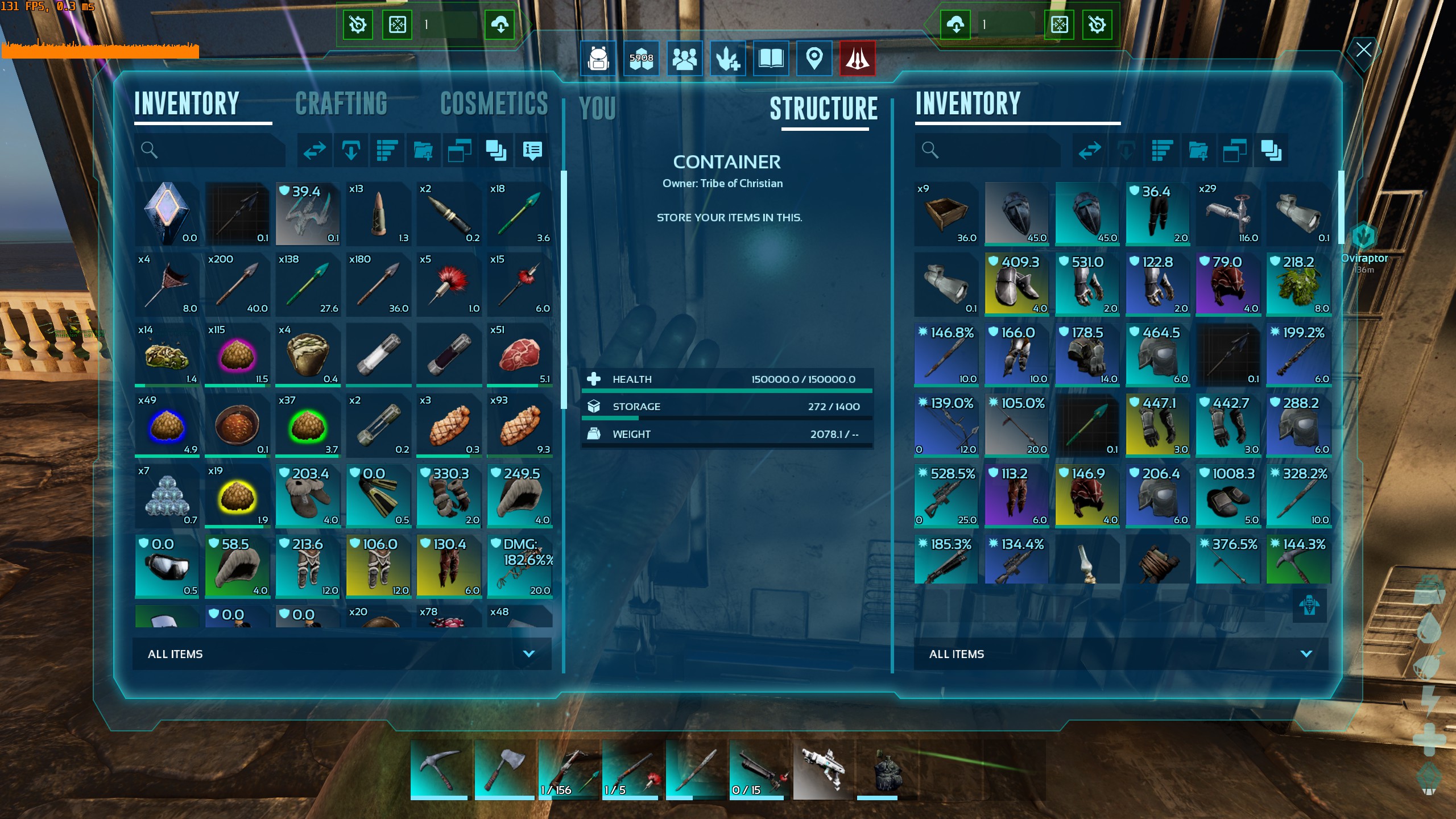Show the You character panel
This screenshot has height=819, width=1456.
pyautogui.click(x=597, y=108)
